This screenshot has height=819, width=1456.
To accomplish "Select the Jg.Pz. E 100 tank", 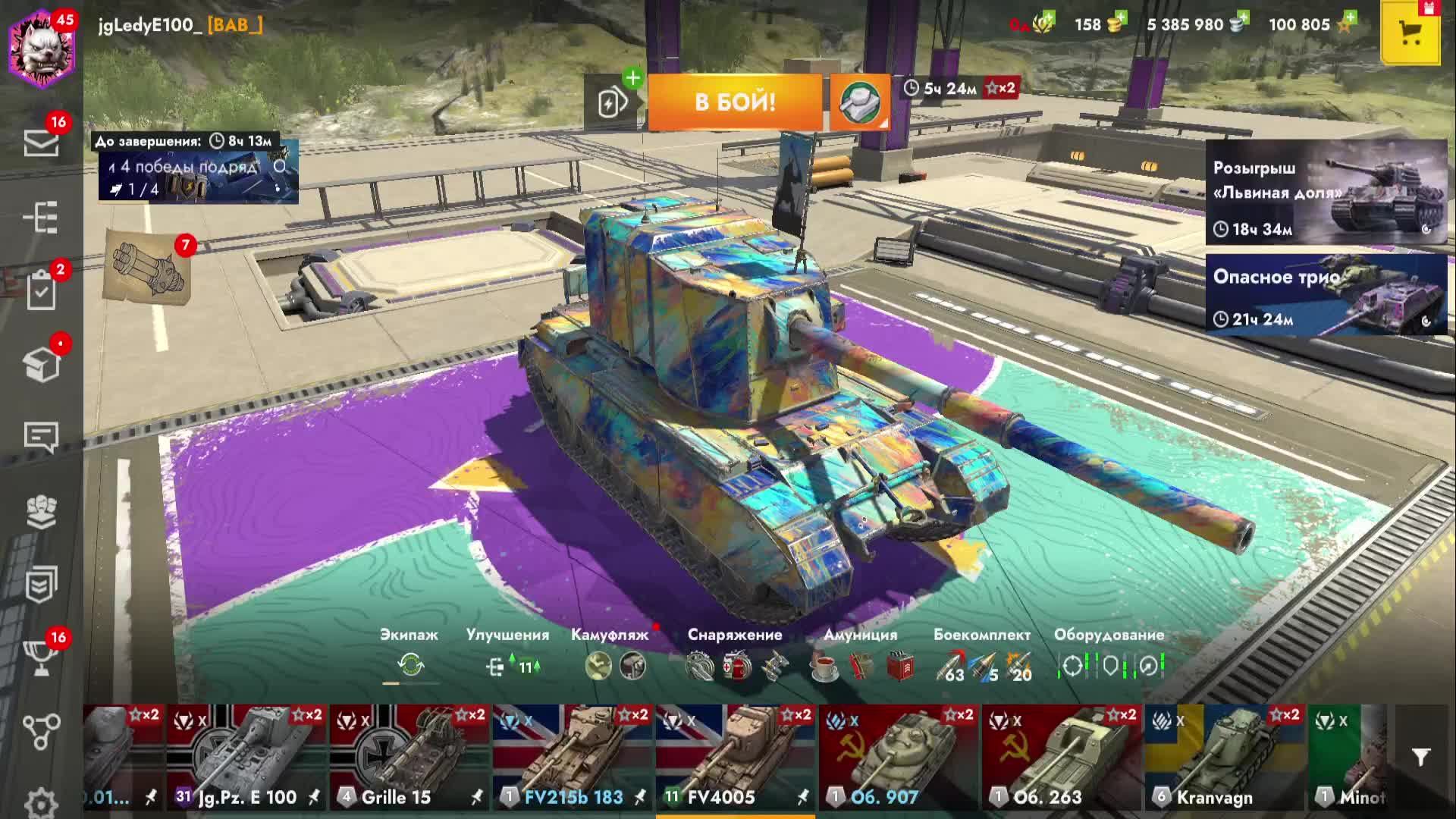I will pos(246,757).
